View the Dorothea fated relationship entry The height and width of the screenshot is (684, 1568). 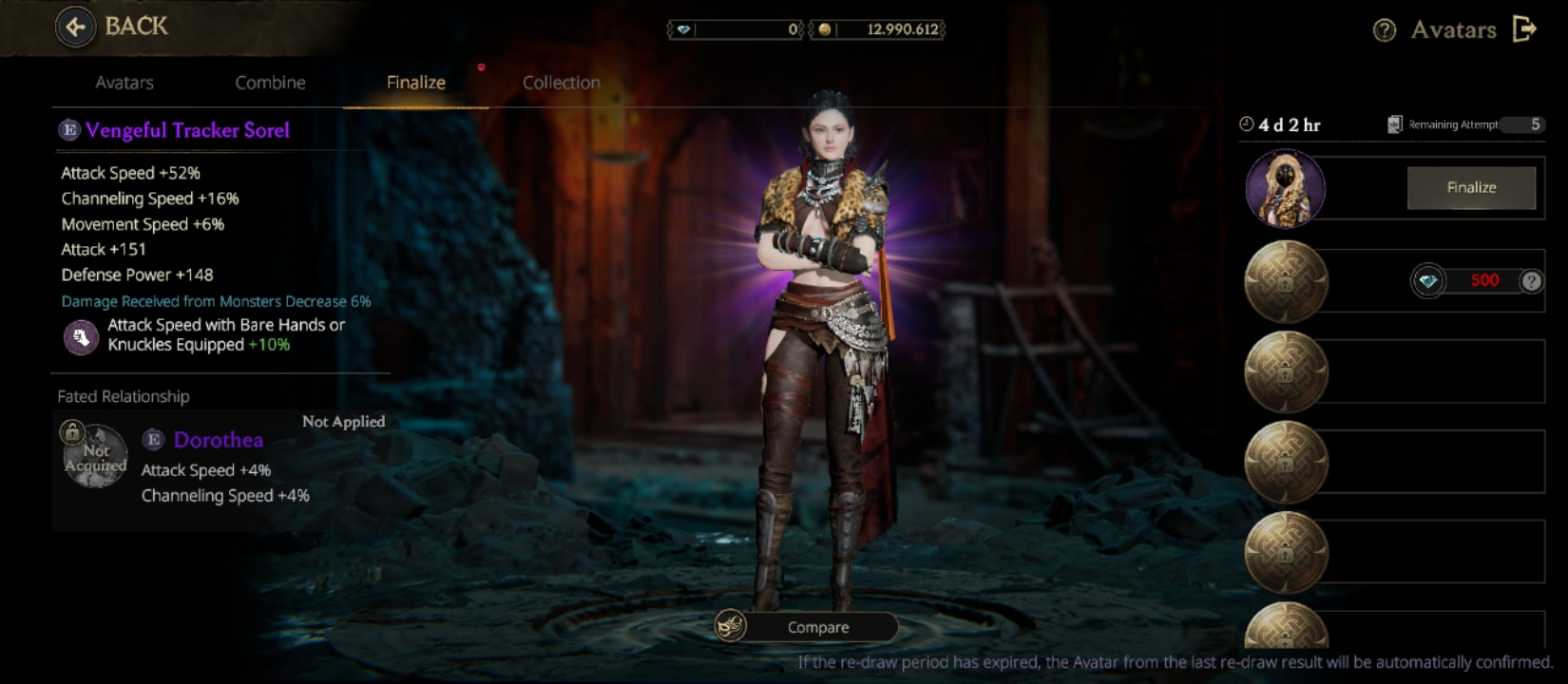coord(219,440)
